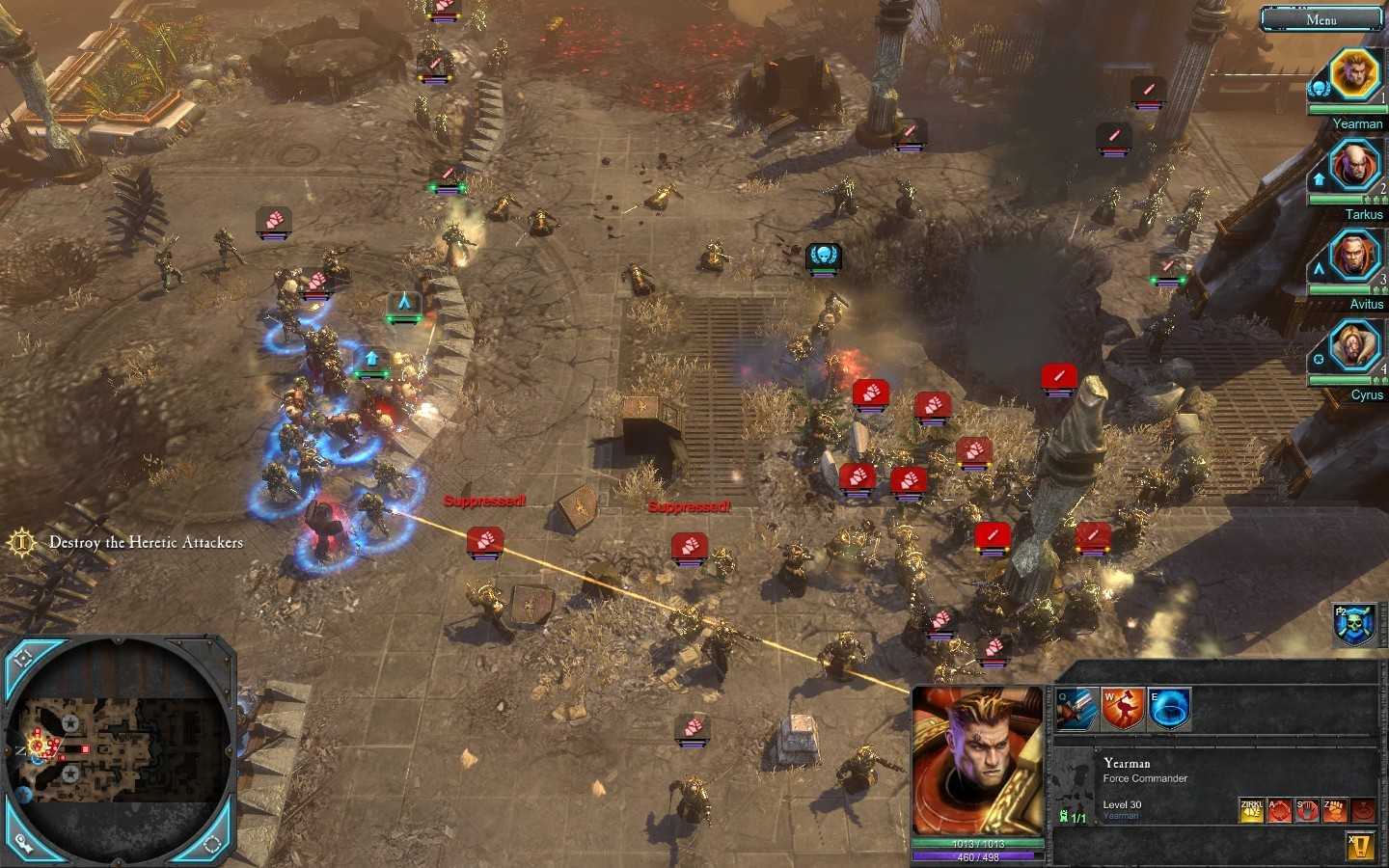Select Cyrus's squad portrait
This screenshot has width=1389, height=868.
(x=1353, y=346)
